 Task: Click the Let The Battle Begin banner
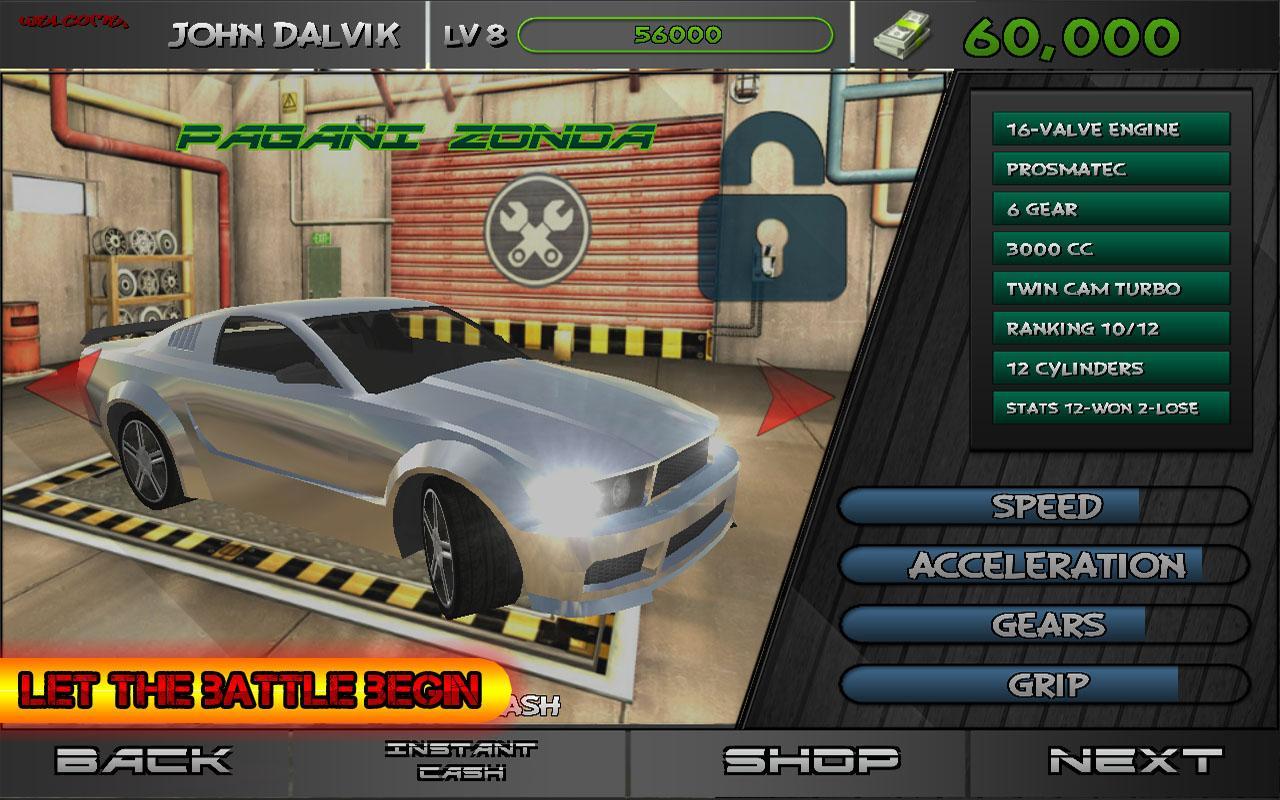point(250,688)
